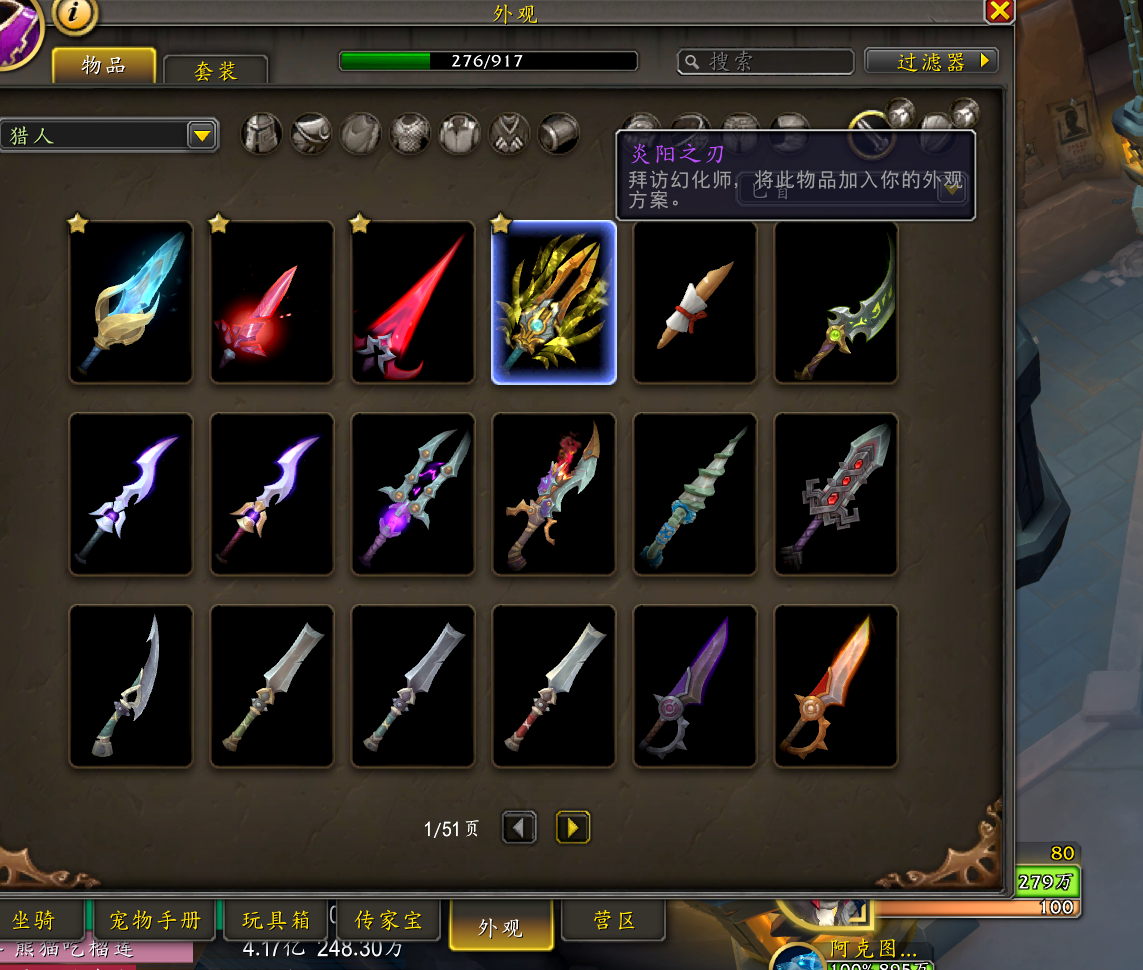Switch to the 物品 tab
Viewport: 1143px width, 970px height.
(x=104, y=66)
